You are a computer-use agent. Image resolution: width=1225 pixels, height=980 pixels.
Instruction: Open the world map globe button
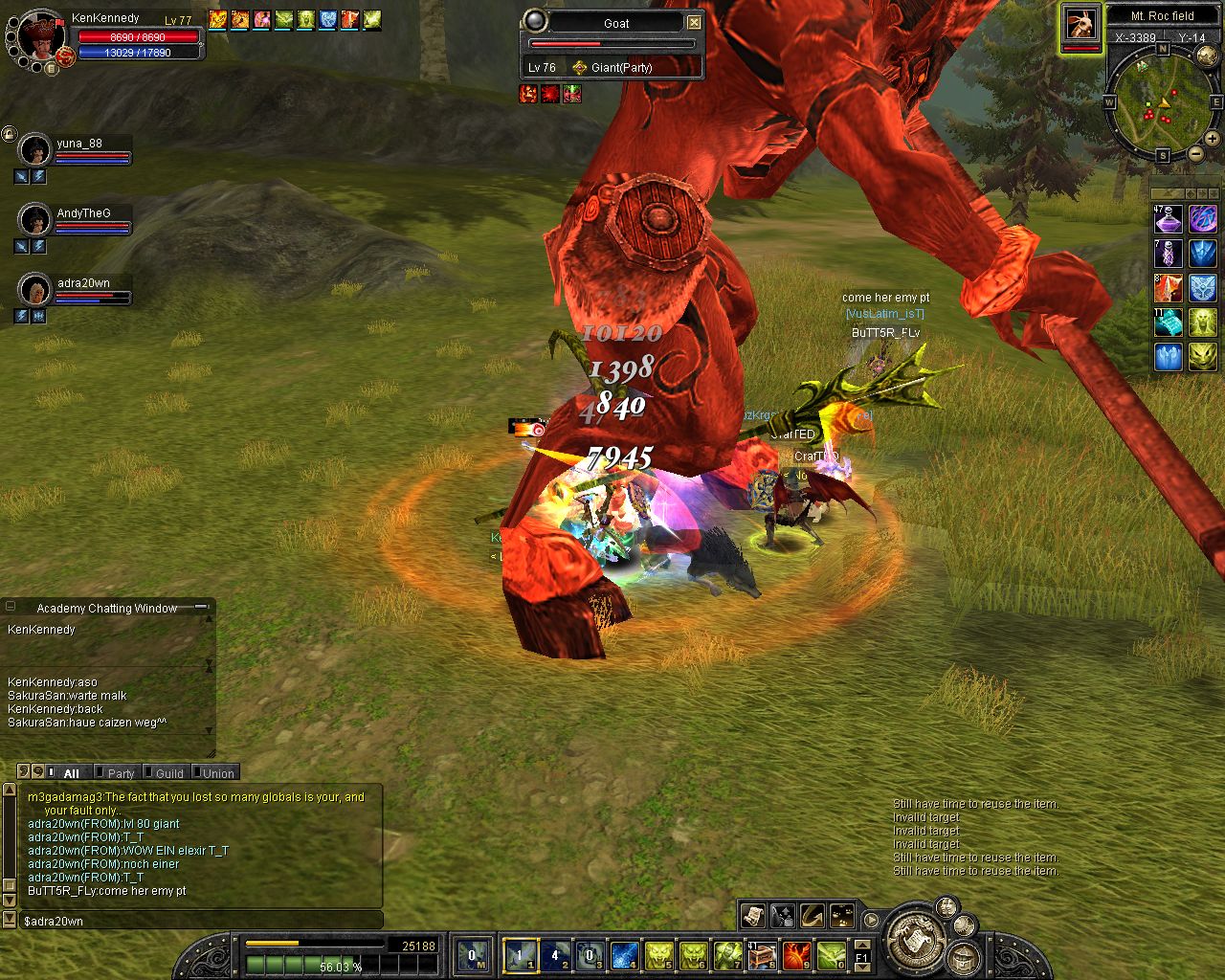[1208, 56]
